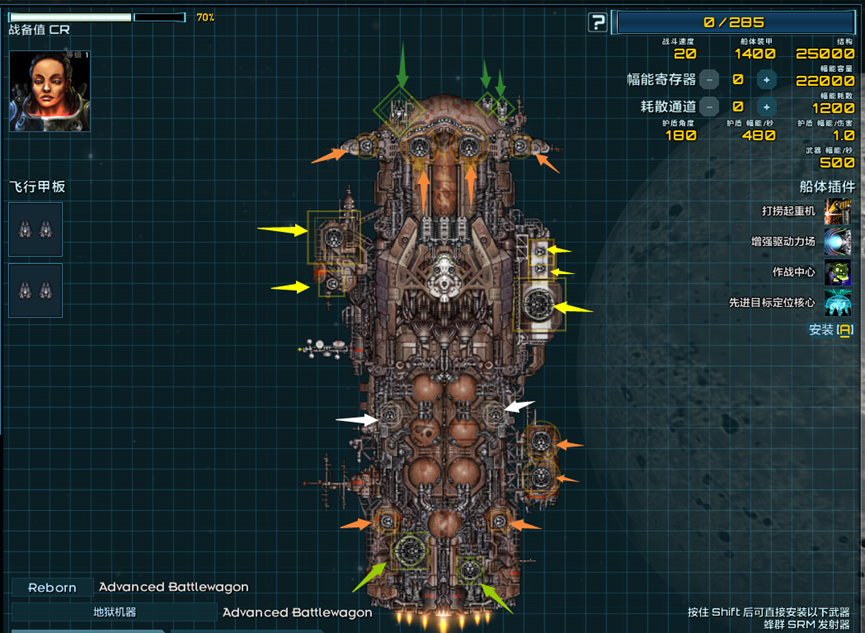The image size is (865, 633).
Task: Click the Reborn ship name button
Action: [52, 588]
